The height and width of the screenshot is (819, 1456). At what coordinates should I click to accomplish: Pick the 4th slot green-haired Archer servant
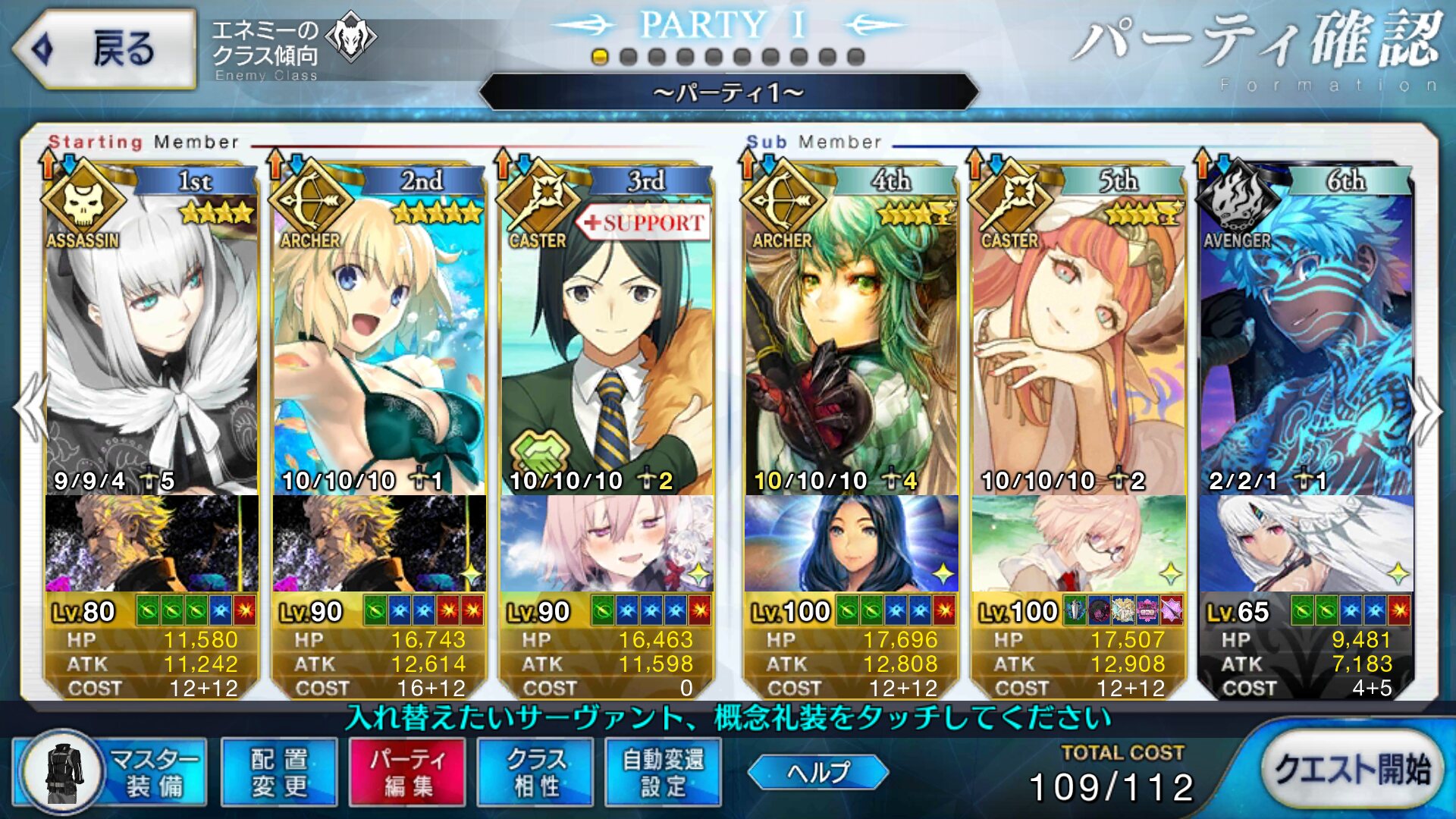coord(851,341)
